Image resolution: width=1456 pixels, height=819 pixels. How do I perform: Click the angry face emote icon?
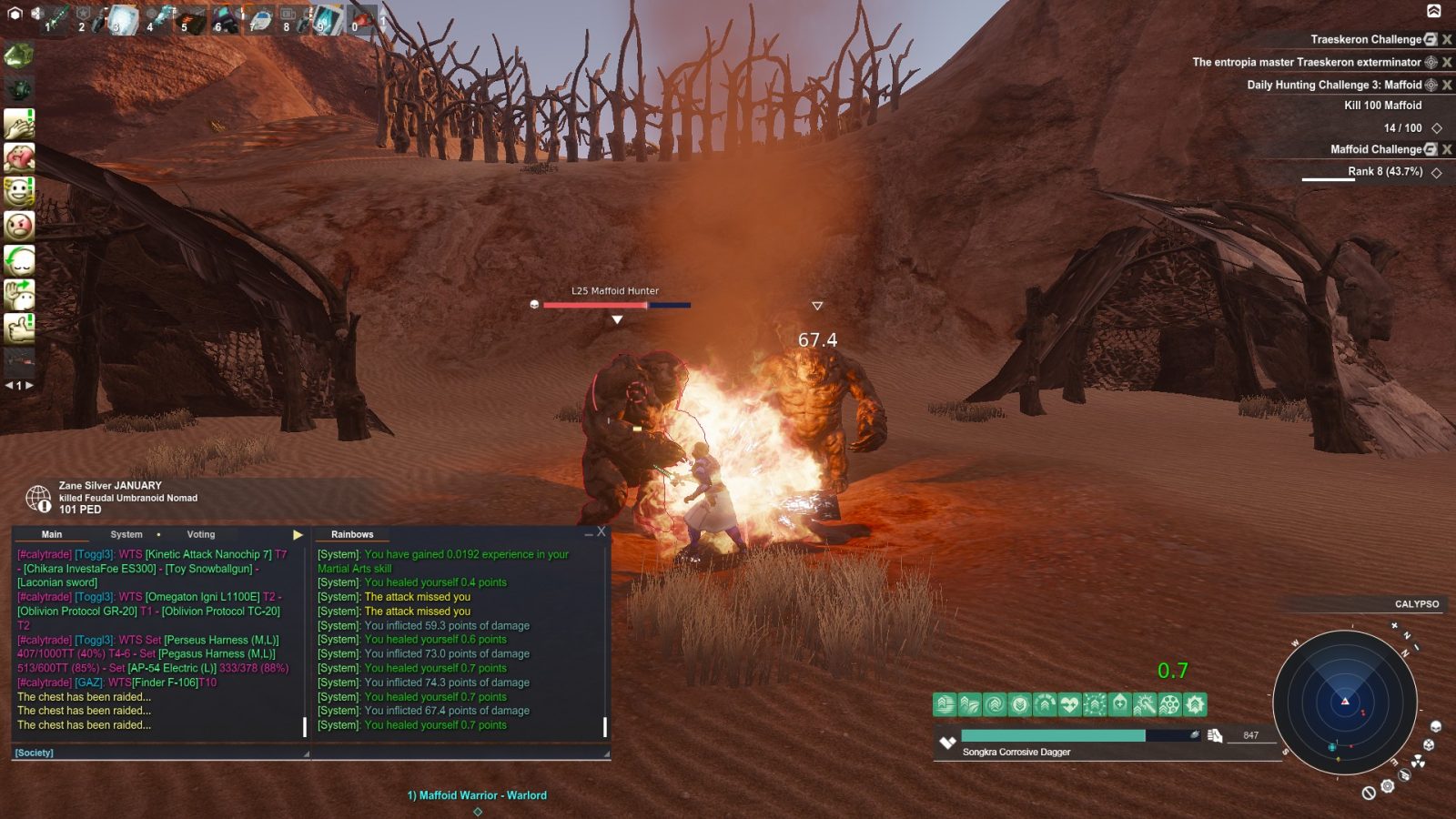click(21, 224)
